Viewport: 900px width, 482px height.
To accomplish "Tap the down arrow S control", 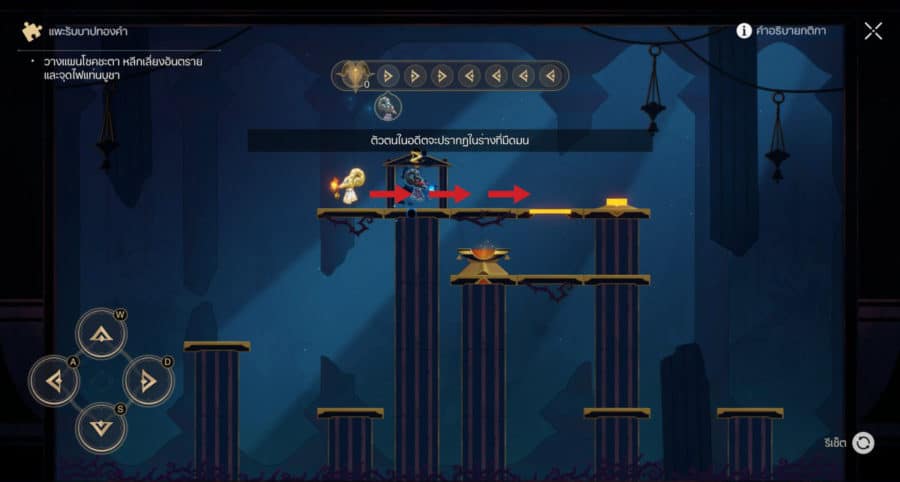I will (100, 426).
